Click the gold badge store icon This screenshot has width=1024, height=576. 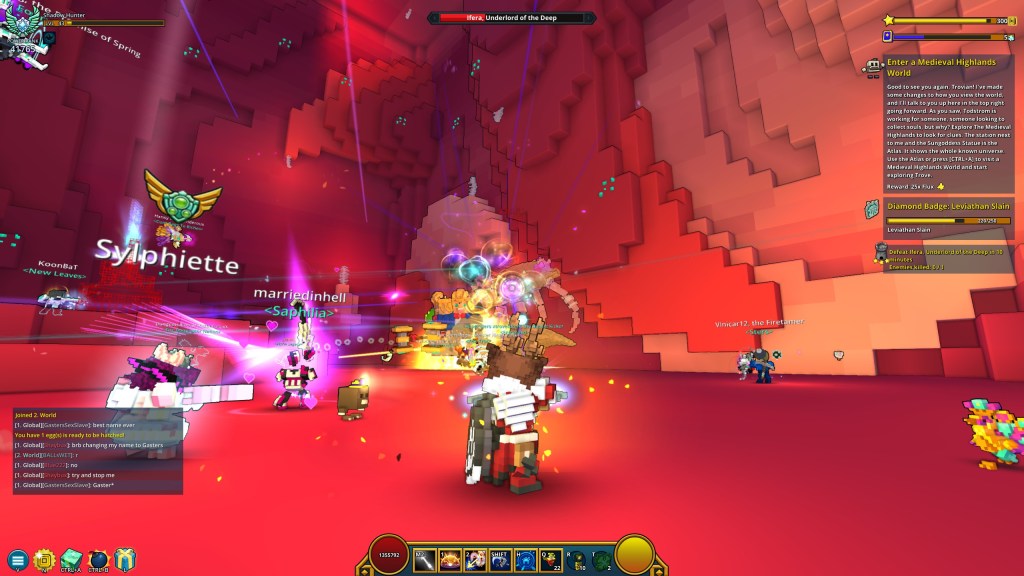pyautogui.click(x=44, y=560)
